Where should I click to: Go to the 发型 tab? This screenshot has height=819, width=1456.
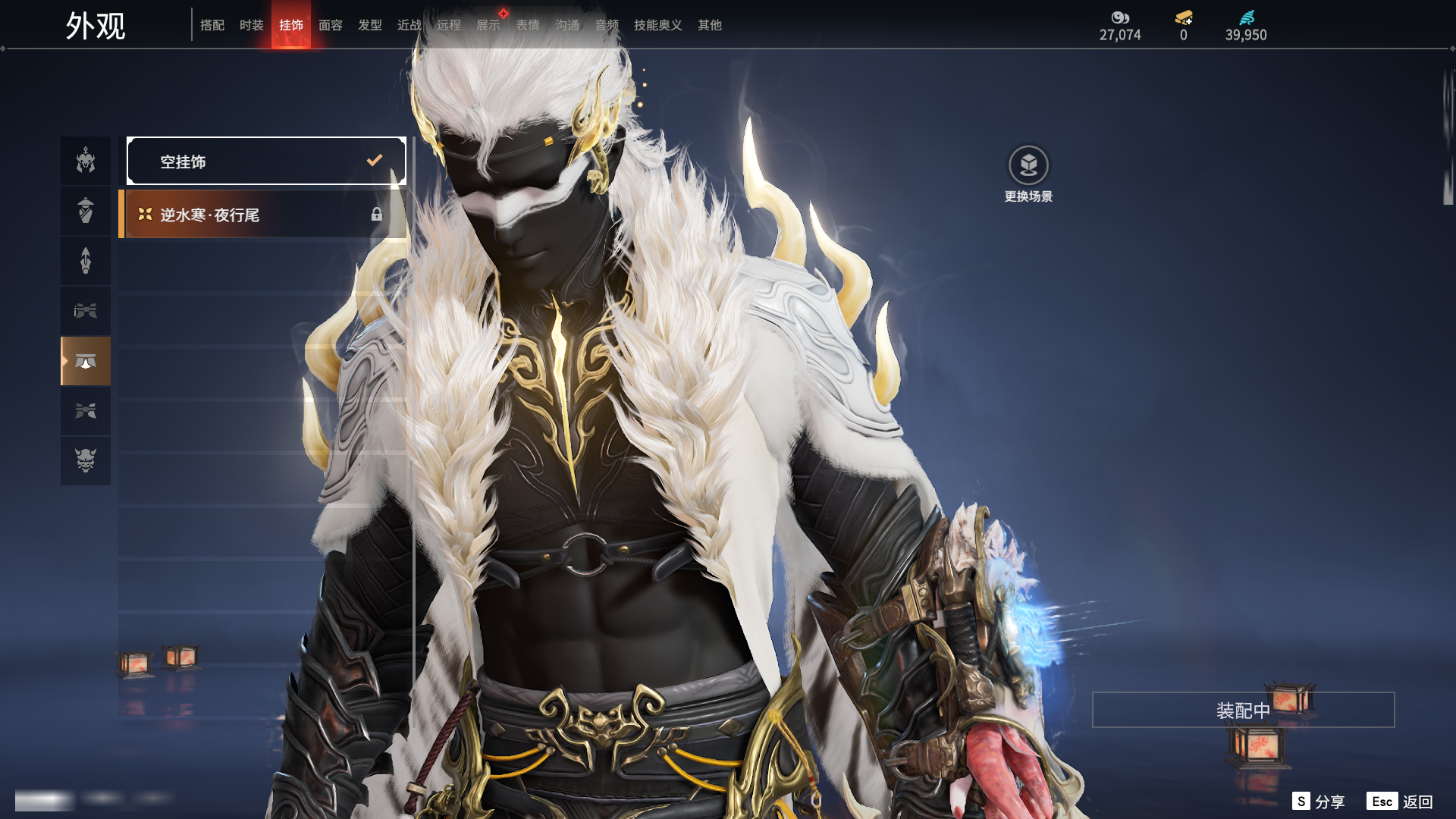point(369,25)
